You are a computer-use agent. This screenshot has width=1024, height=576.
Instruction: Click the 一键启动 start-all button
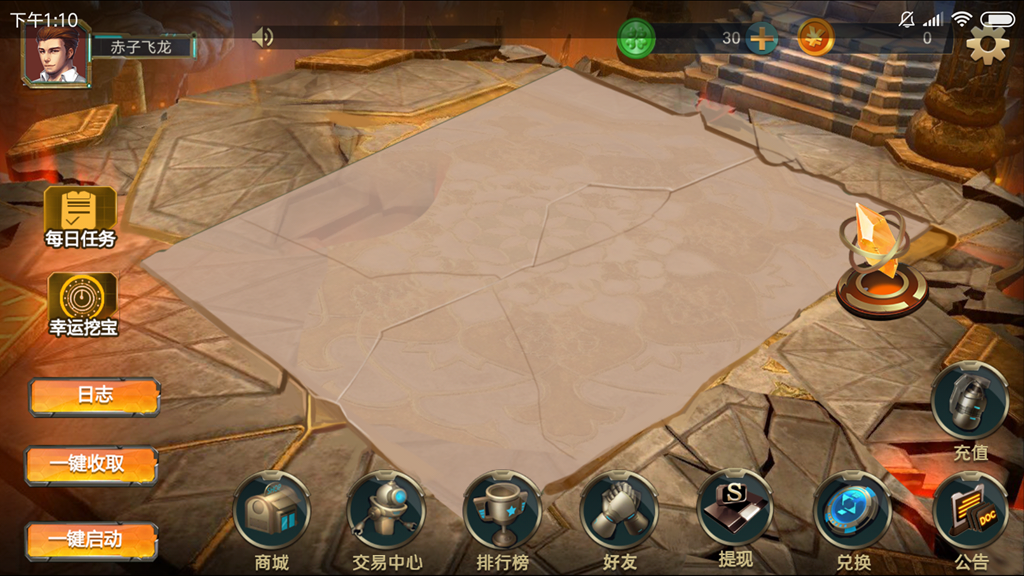click(x=92, y=540)
